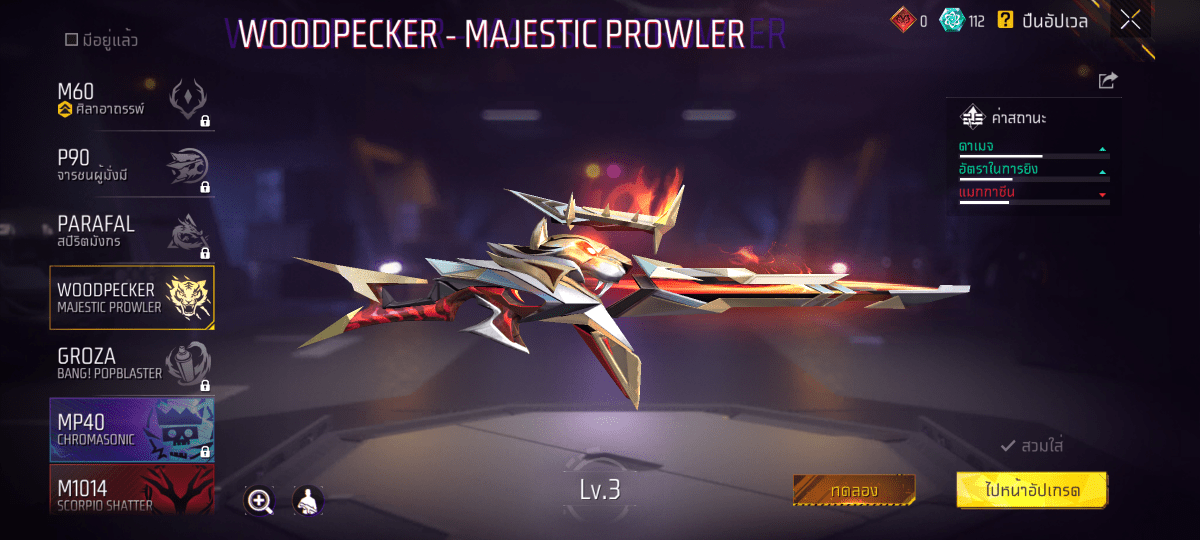Screen dimensions: 1200x540
Task: Share the weapon skin via share icon
Action: tap(1107, 81)
